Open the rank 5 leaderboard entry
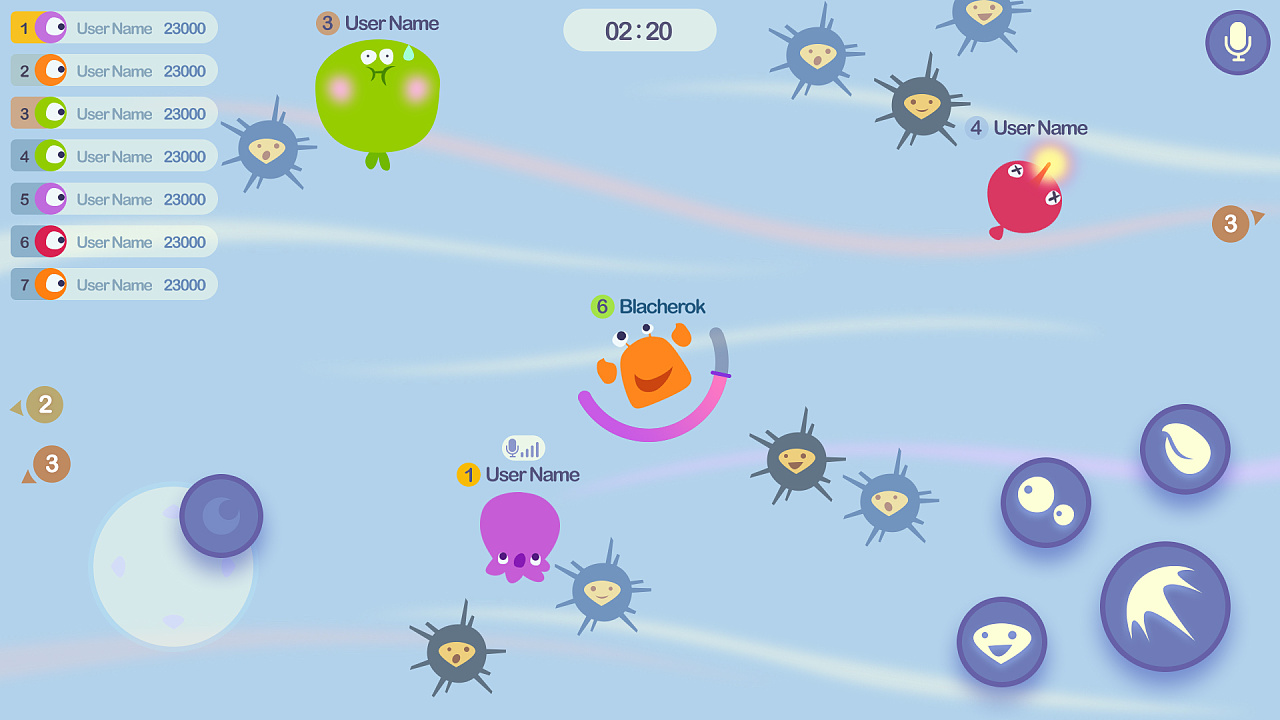The image size is (1280, 720). tap(114, 199)
